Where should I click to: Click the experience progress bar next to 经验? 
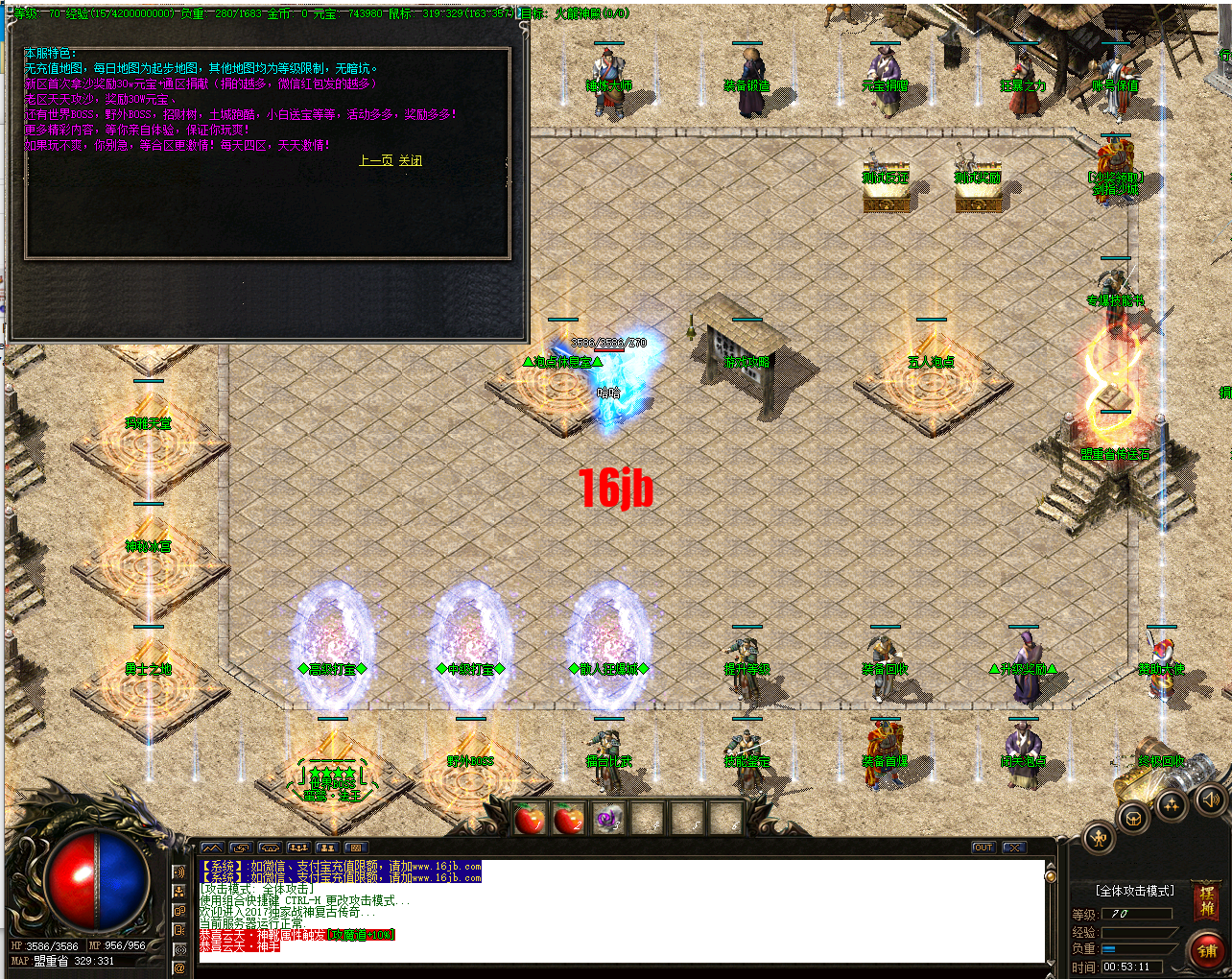(1136, 932)
